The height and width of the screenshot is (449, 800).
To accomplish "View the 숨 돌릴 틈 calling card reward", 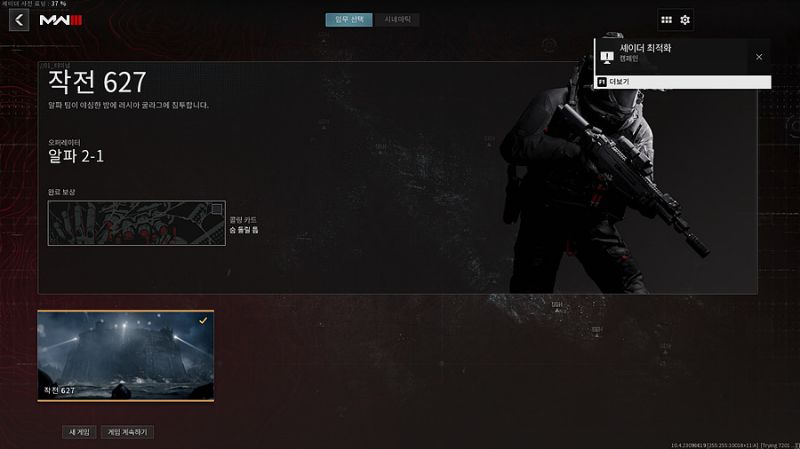I will click(x=136, y=223).
